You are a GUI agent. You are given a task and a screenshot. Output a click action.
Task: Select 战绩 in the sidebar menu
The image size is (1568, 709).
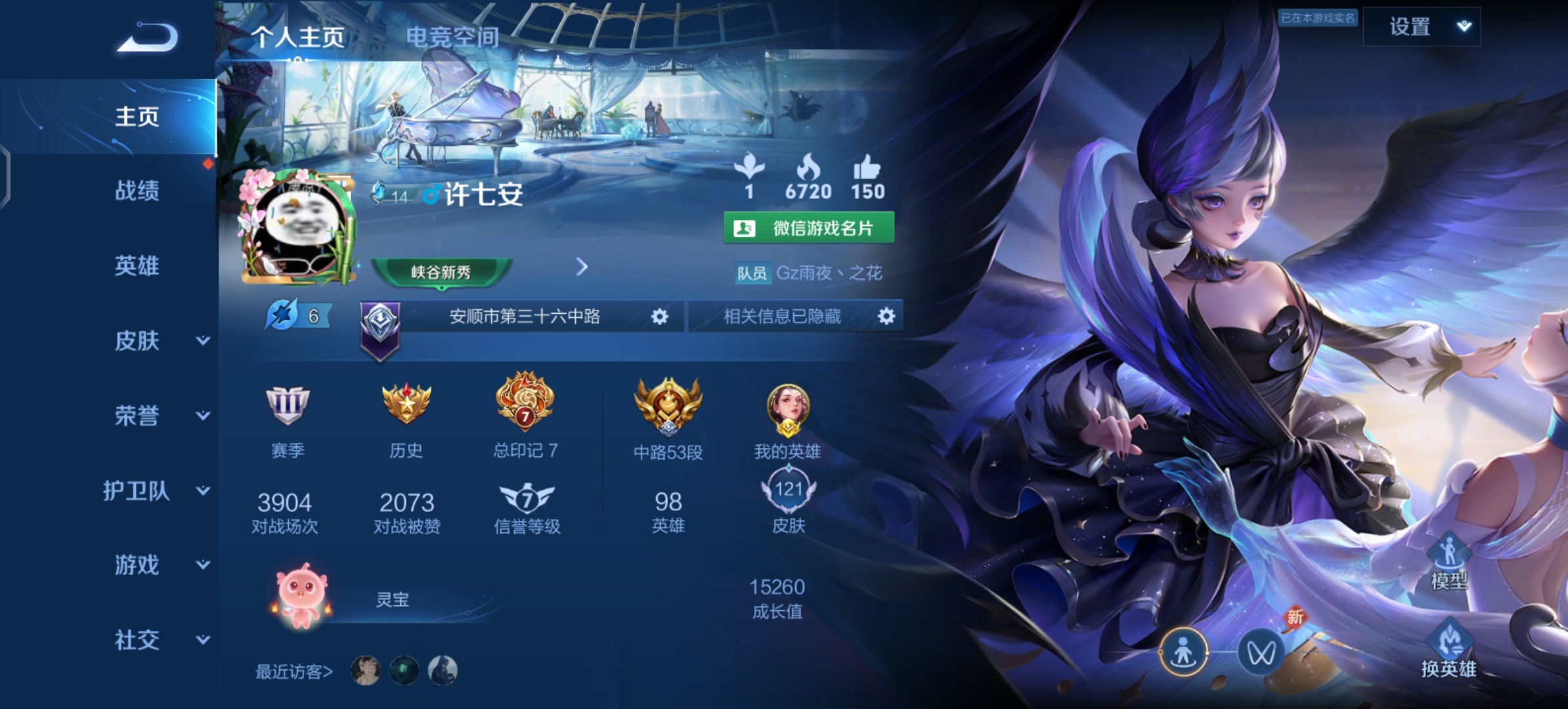[138, 192]
